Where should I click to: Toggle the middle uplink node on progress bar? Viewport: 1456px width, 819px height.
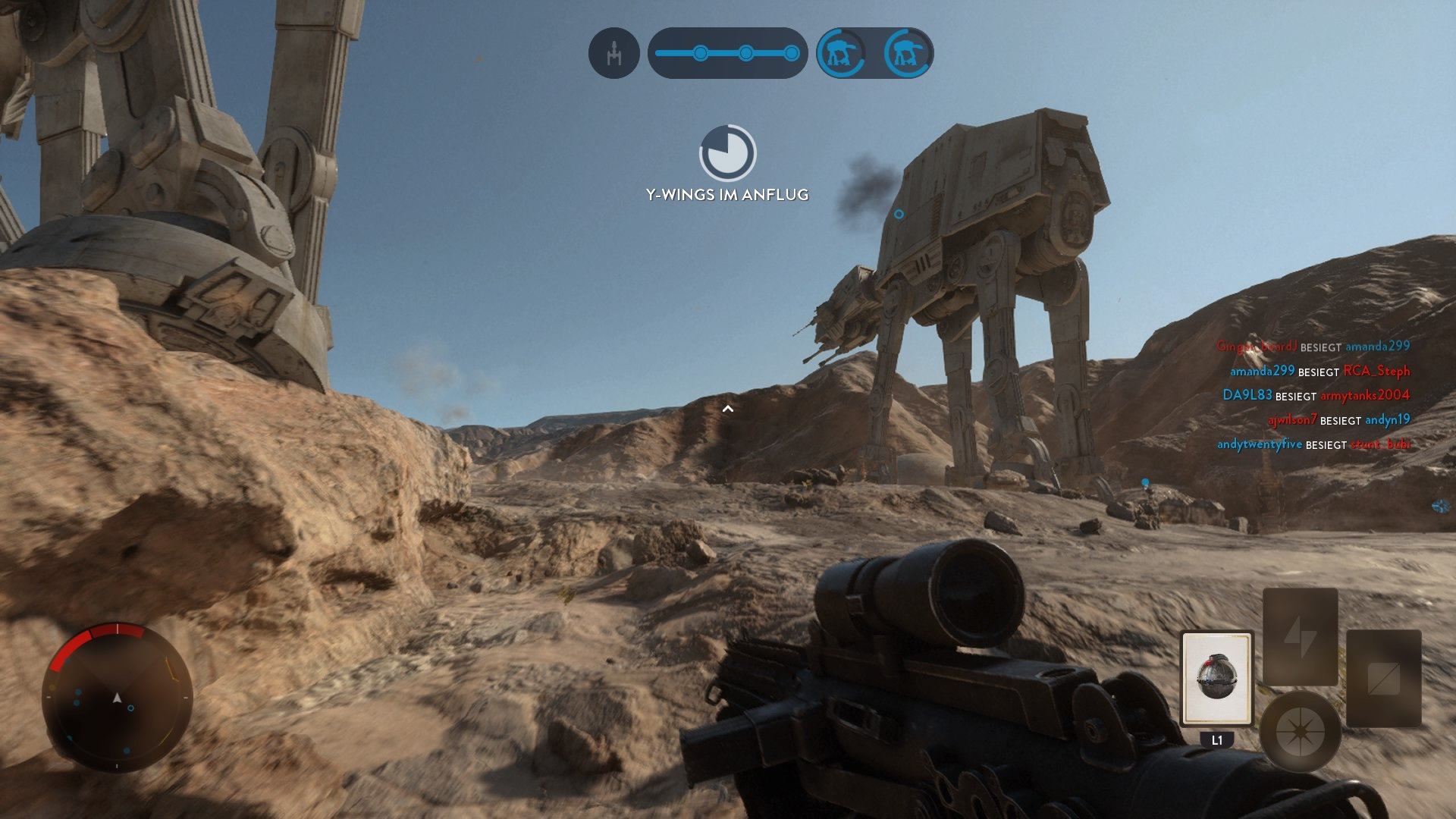745,53
